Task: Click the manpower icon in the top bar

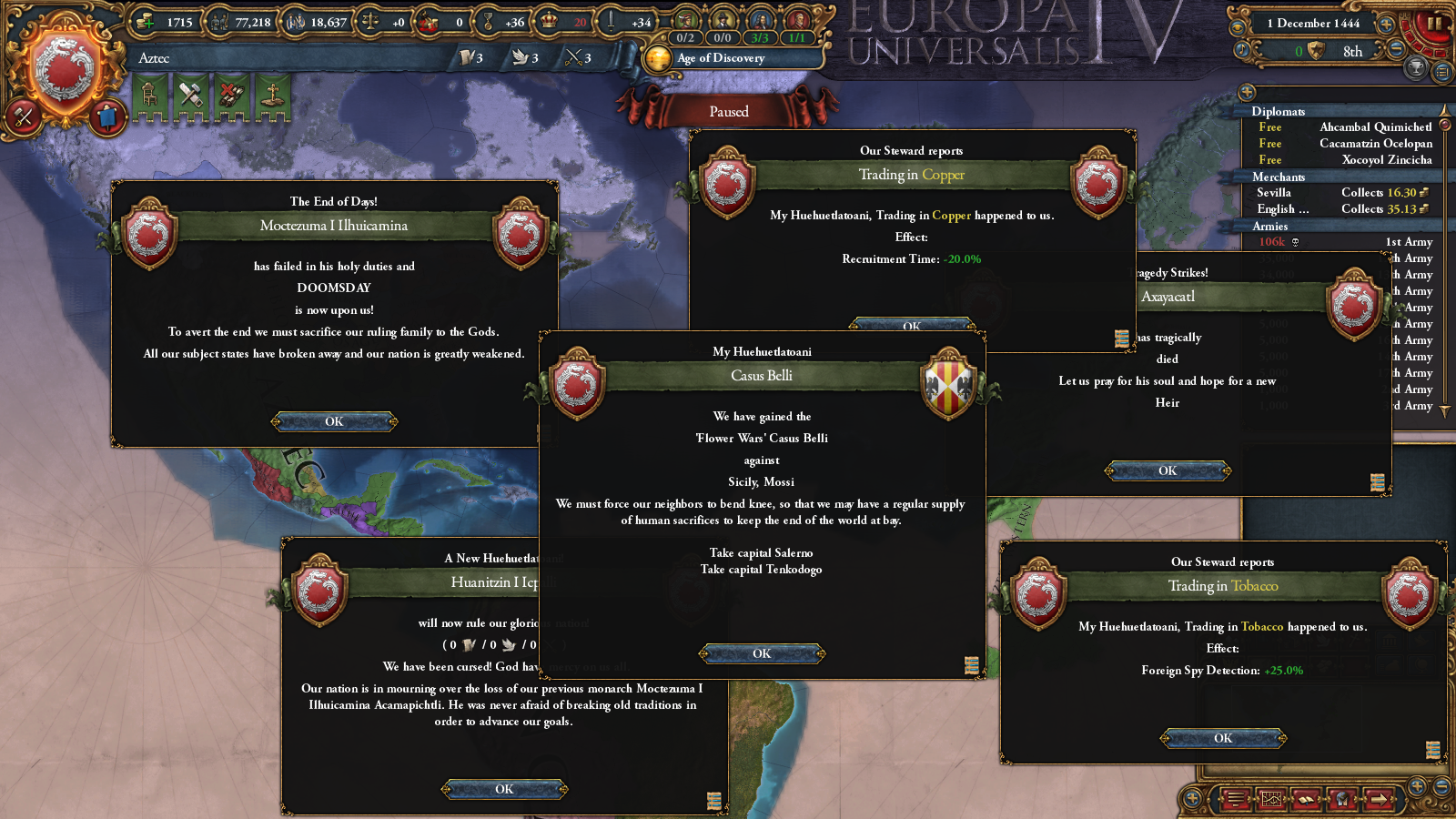Action: (x=218, y=20)
